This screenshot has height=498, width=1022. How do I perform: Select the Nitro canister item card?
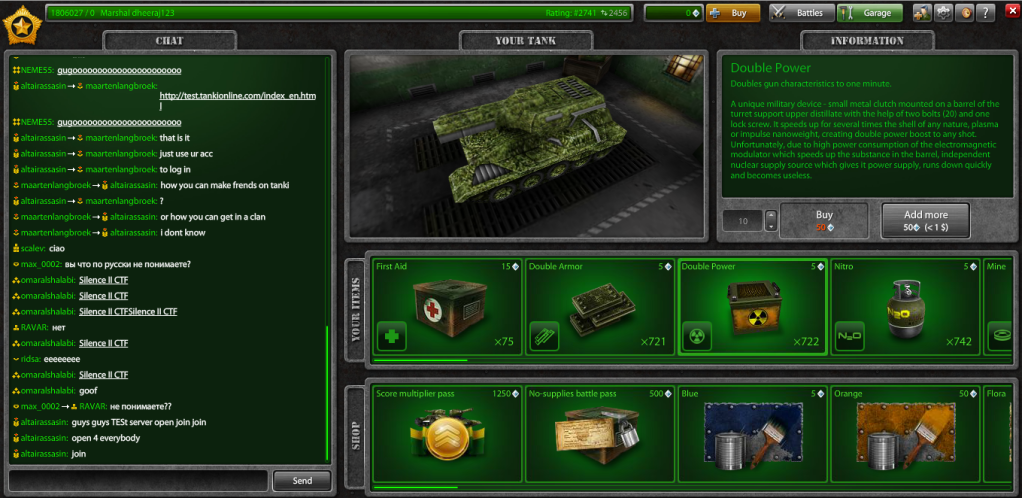coord(904,307)
